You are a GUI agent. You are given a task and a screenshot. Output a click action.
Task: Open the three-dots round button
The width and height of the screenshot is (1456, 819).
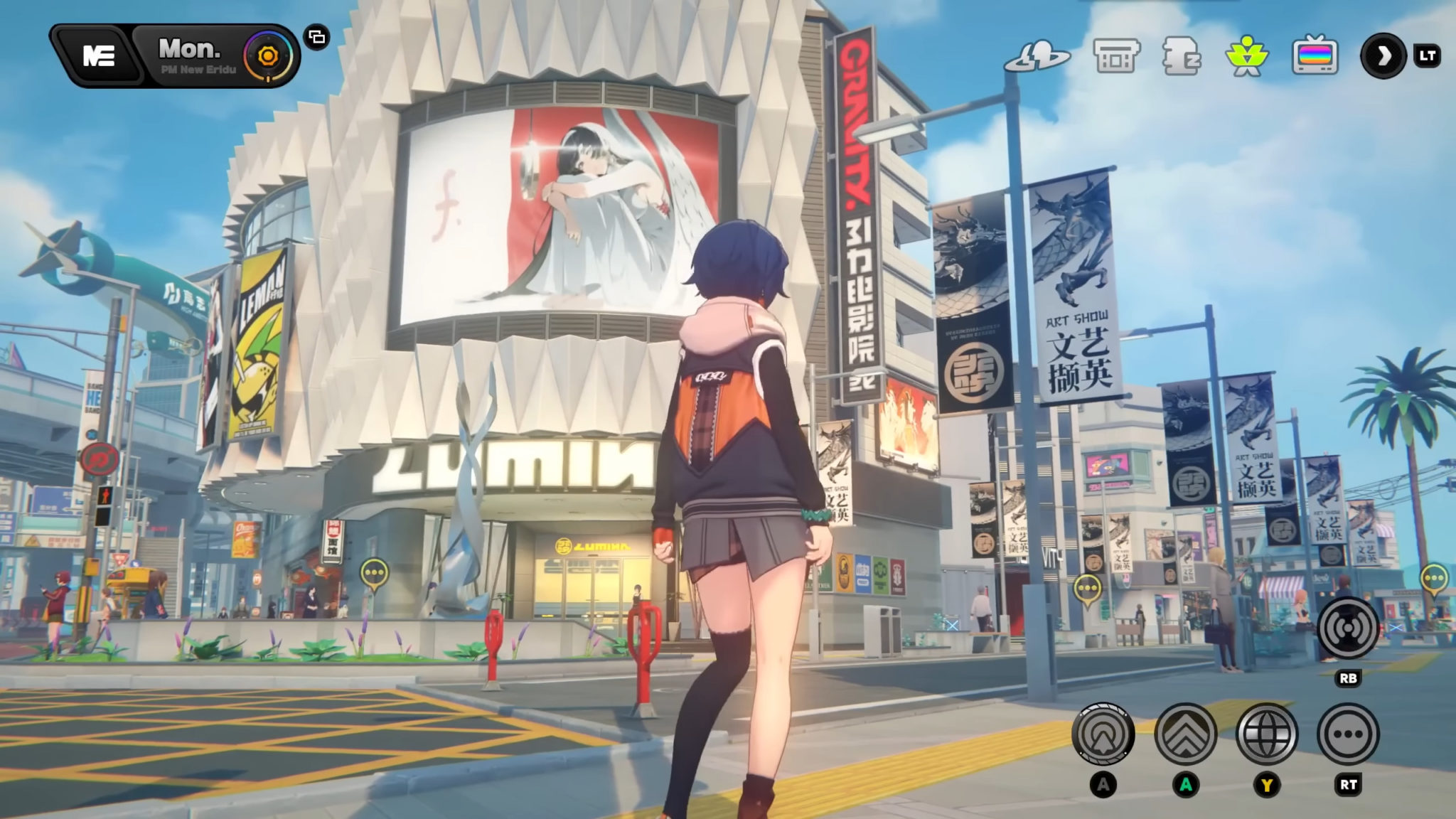[1348, 734]
